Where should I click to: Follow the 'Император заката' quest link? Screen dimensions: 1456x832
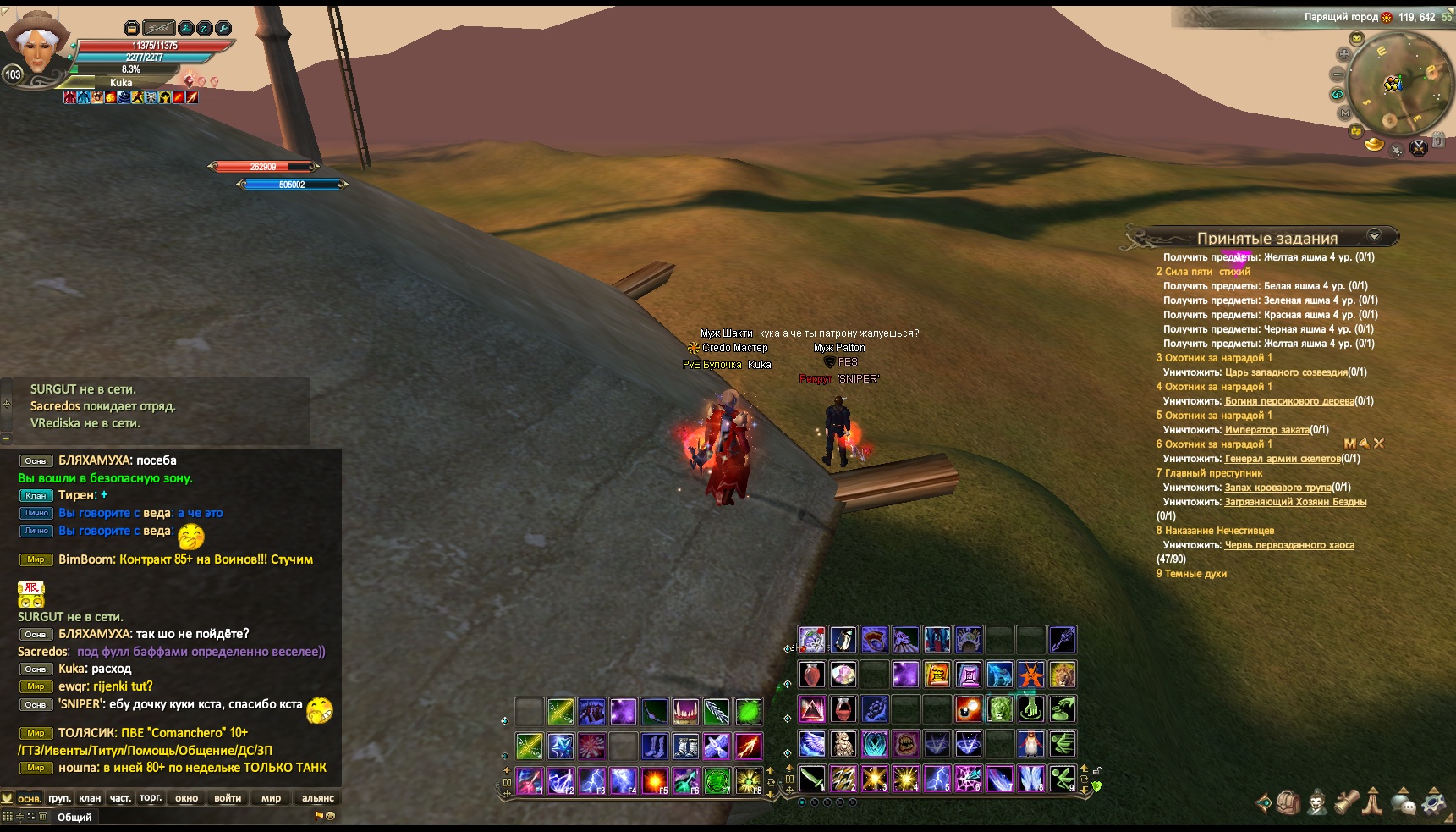tap(1266, 430)
